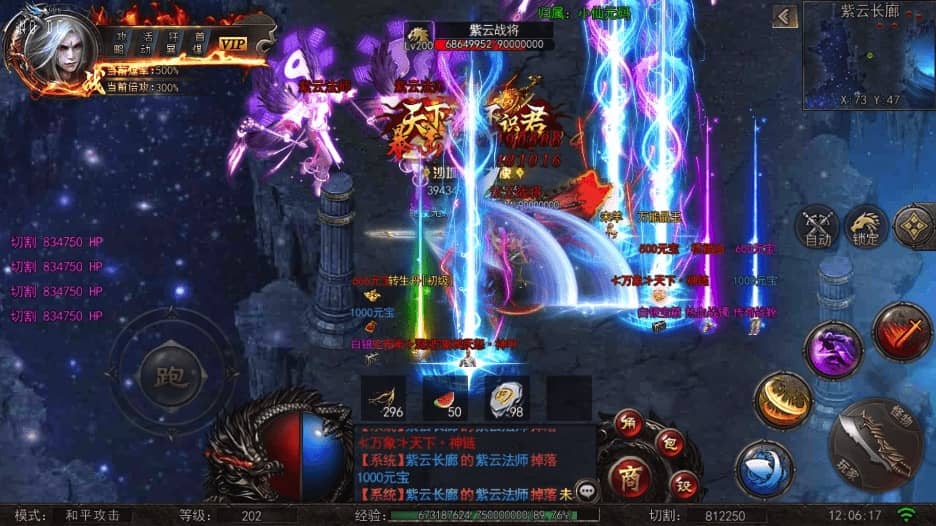The height and width of the screenshot is (526, 936).
Task: Activate the blue water fish skill
Action: click(x=764, y=469)
